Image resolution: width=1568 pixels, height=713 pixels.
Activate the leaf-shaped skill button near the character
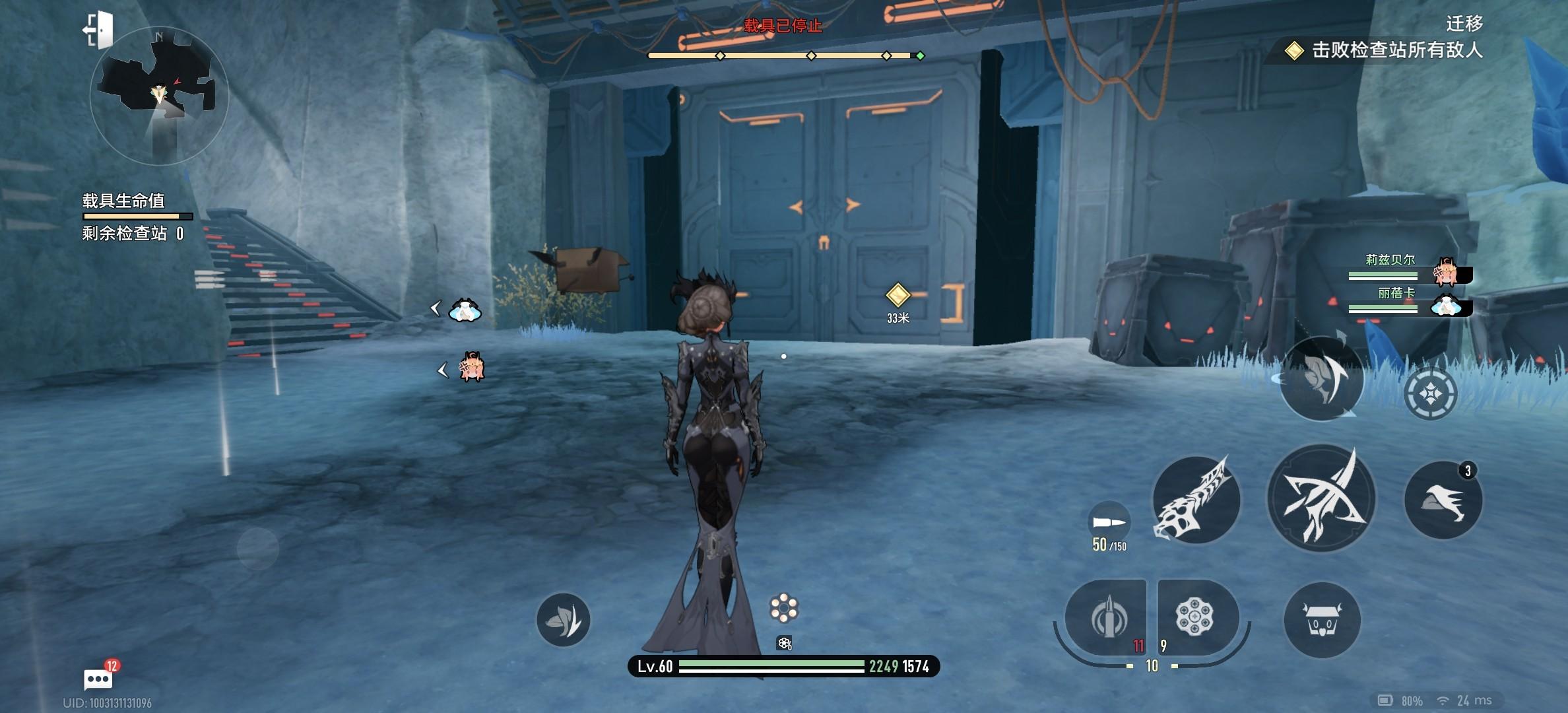coord(563,619)
